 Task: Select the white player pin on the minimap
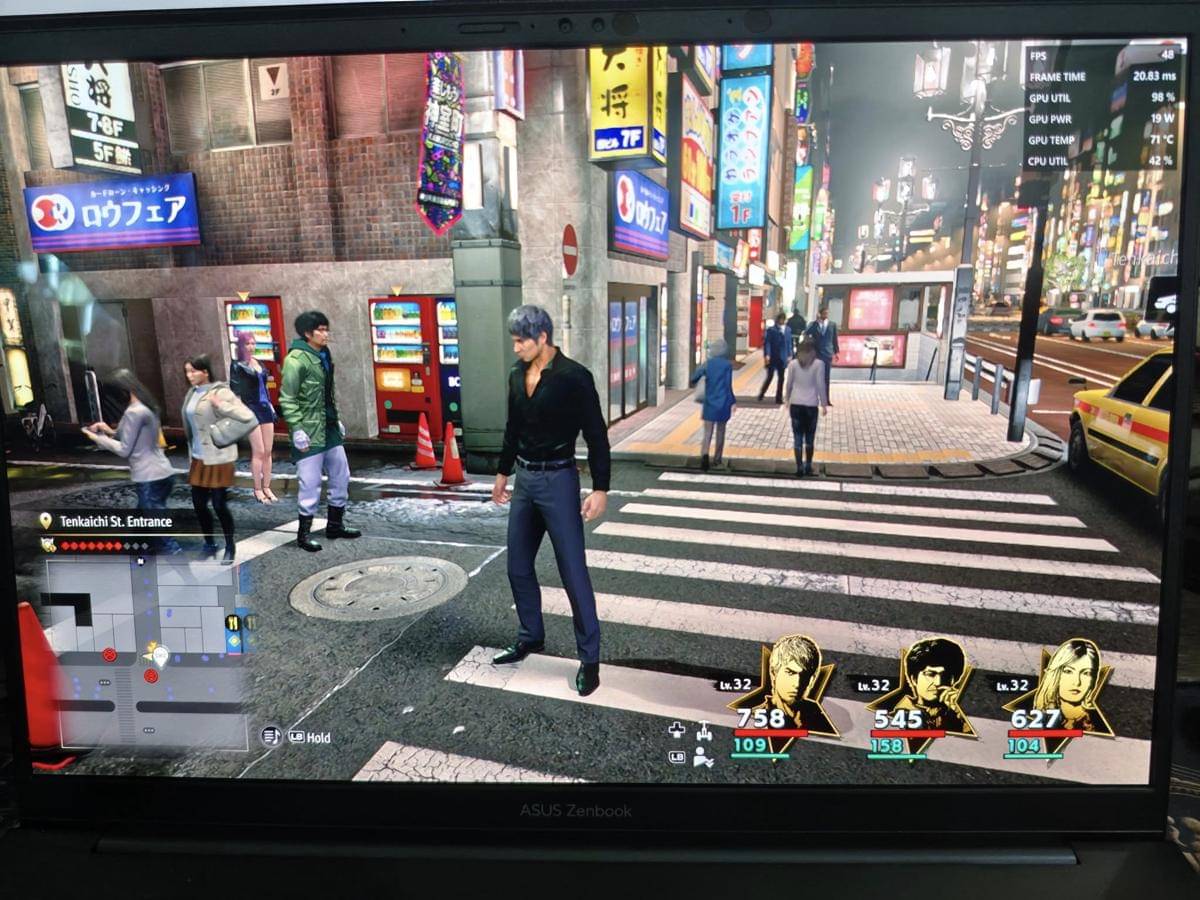click(x=159, y=656)
